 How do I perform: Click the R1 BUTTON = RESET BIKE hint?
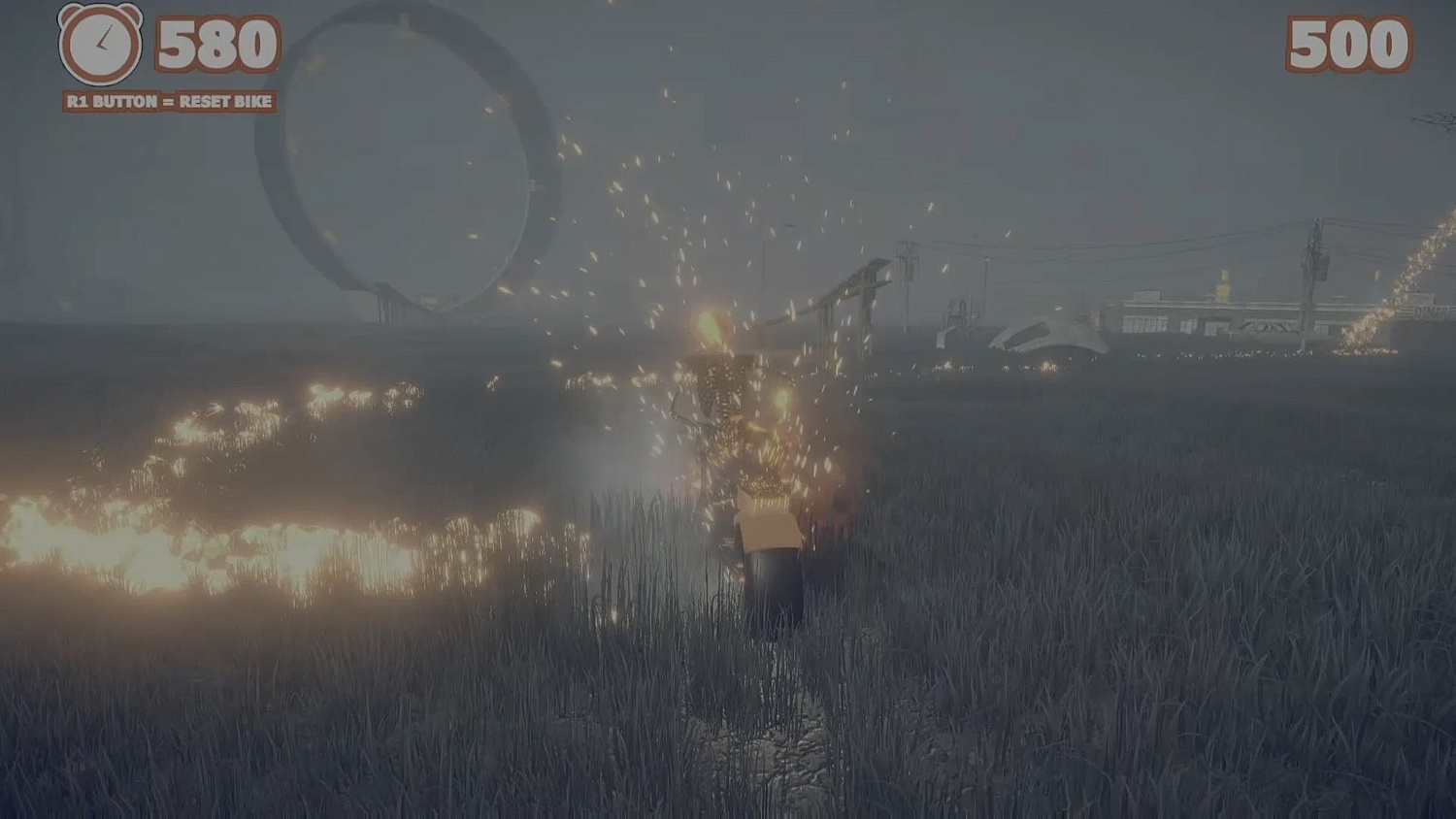(x=170, y=99)
